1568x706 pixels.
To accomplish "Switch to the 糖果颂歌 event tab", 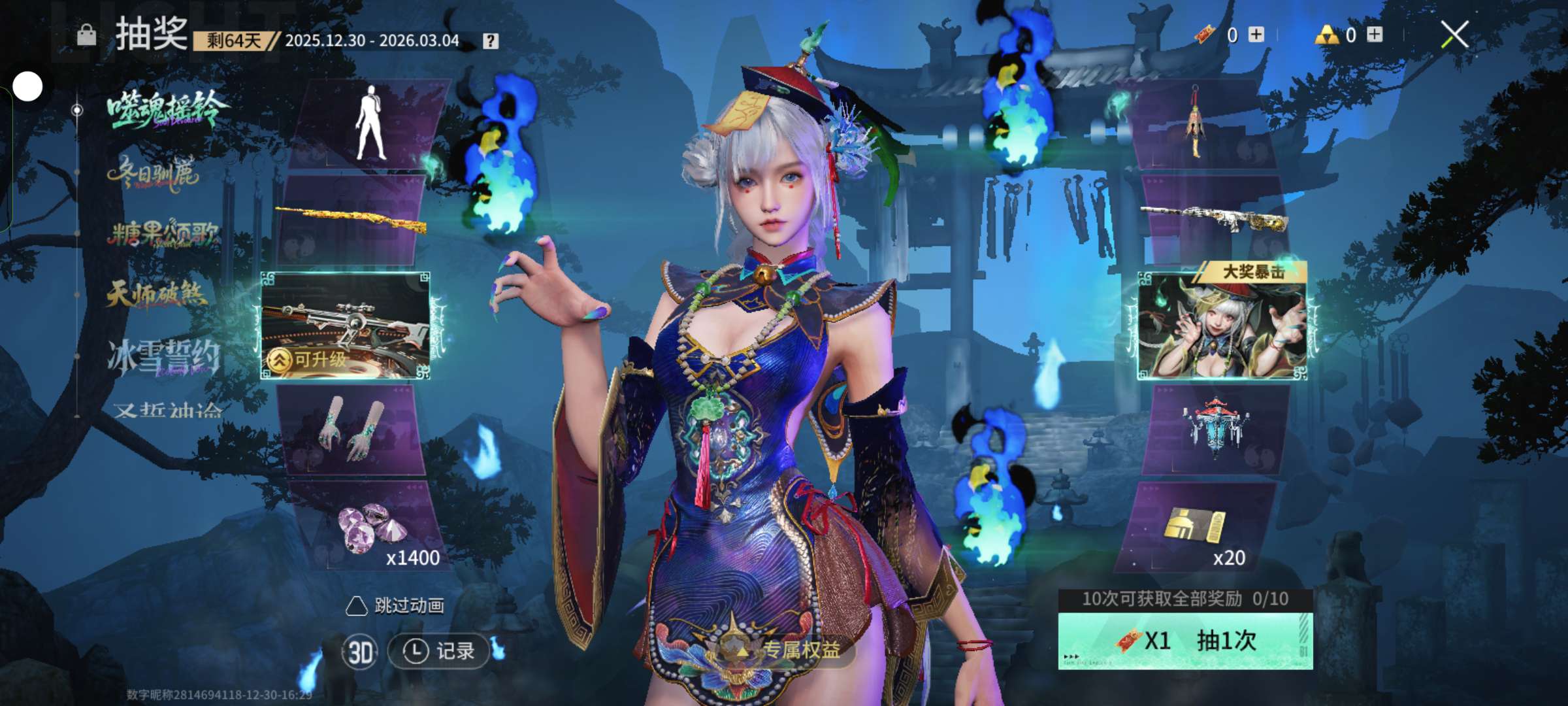I will (163, 233).
